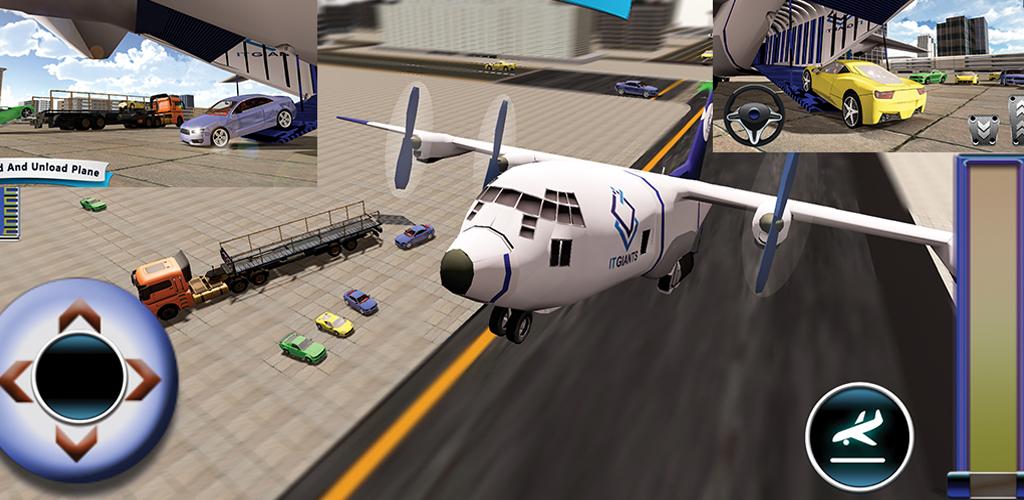This screenshot has height=500, width=1024.
Task: Click the joystick's dark center knob
Action: 79,378
